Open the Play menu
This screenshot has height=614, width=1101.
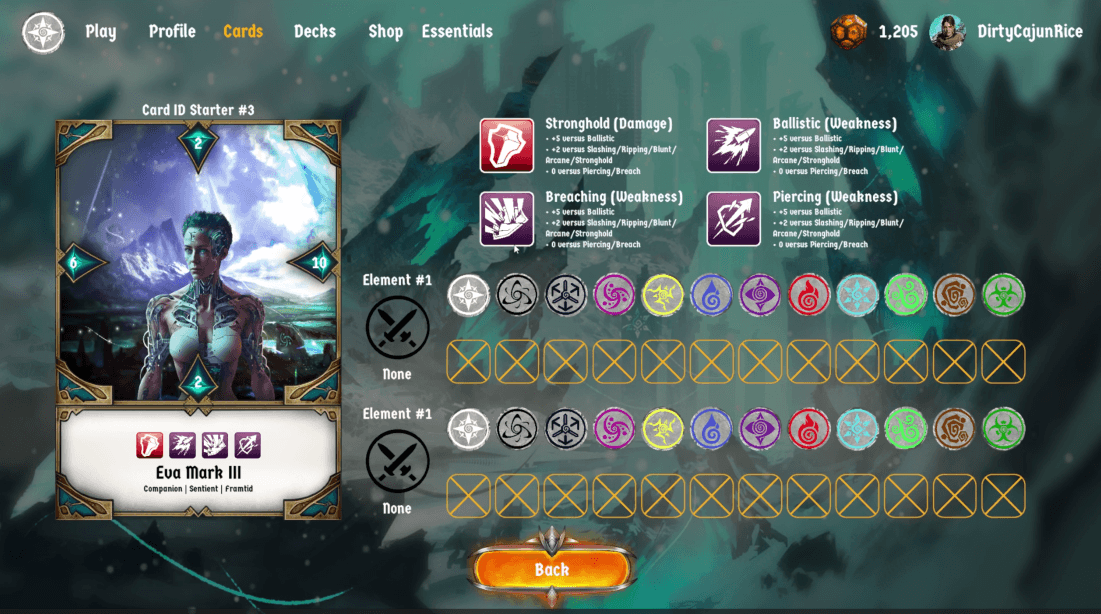click(x=101, y=32)
